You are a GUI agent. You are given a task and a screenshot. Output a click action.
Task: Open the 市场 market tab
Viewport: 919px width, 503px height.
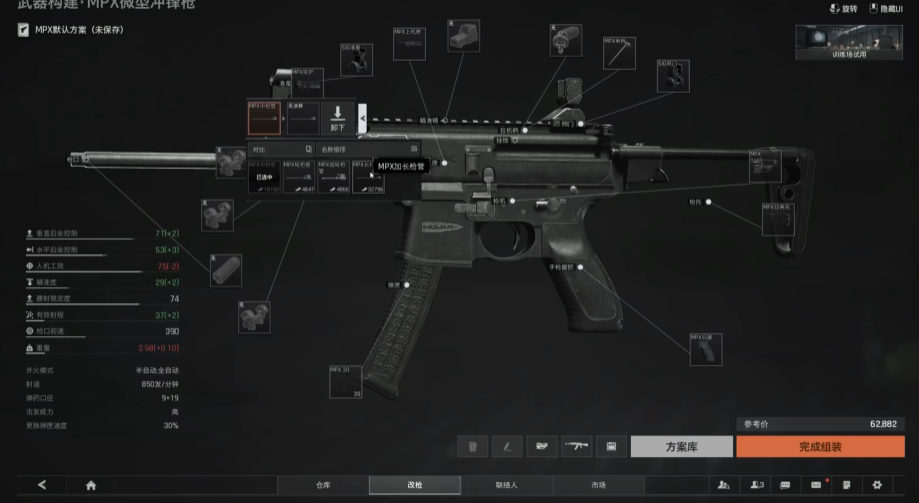[598, 485]
